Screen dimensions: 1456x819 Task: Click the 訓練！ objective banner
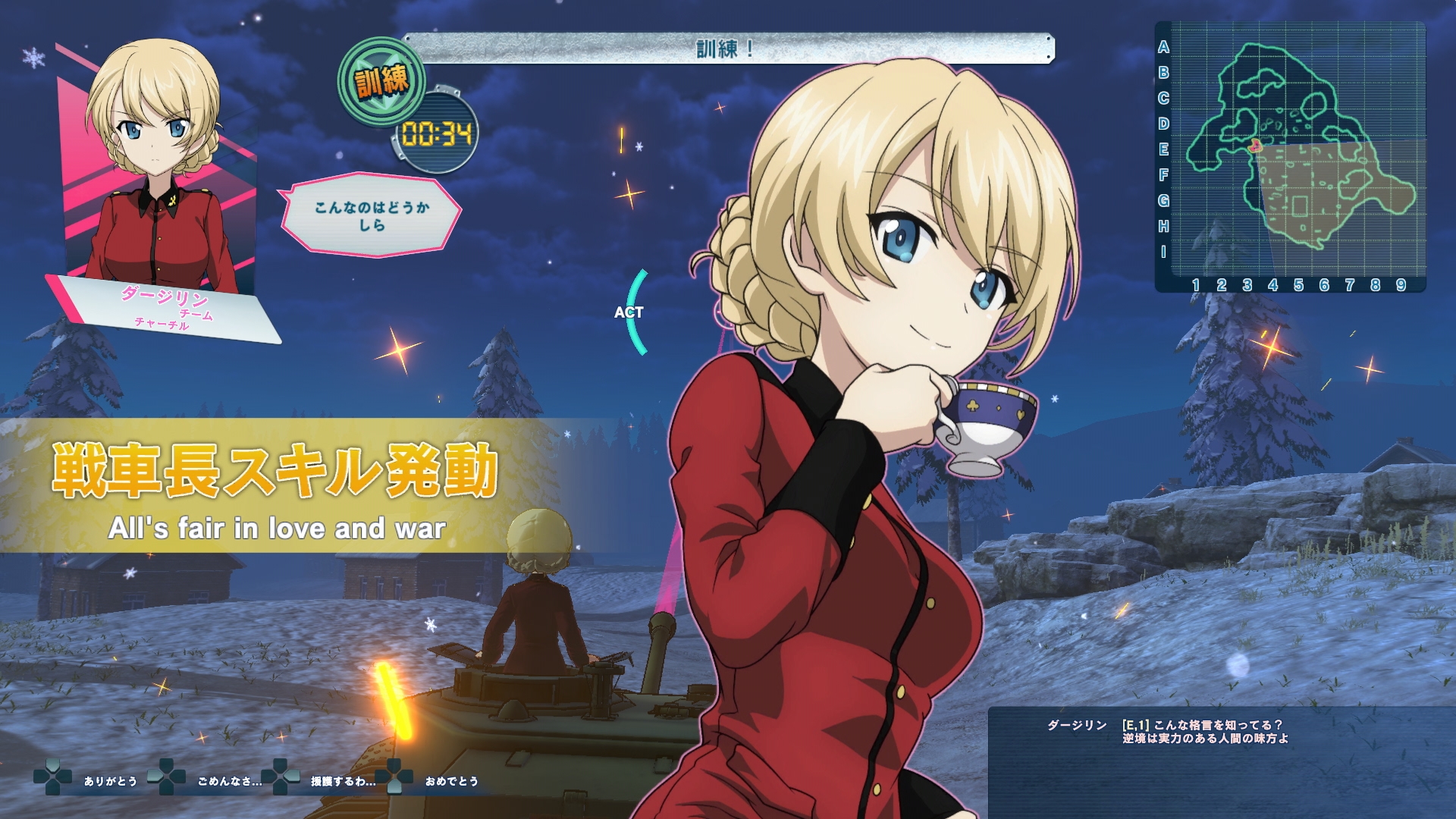[x=726, y=49]
